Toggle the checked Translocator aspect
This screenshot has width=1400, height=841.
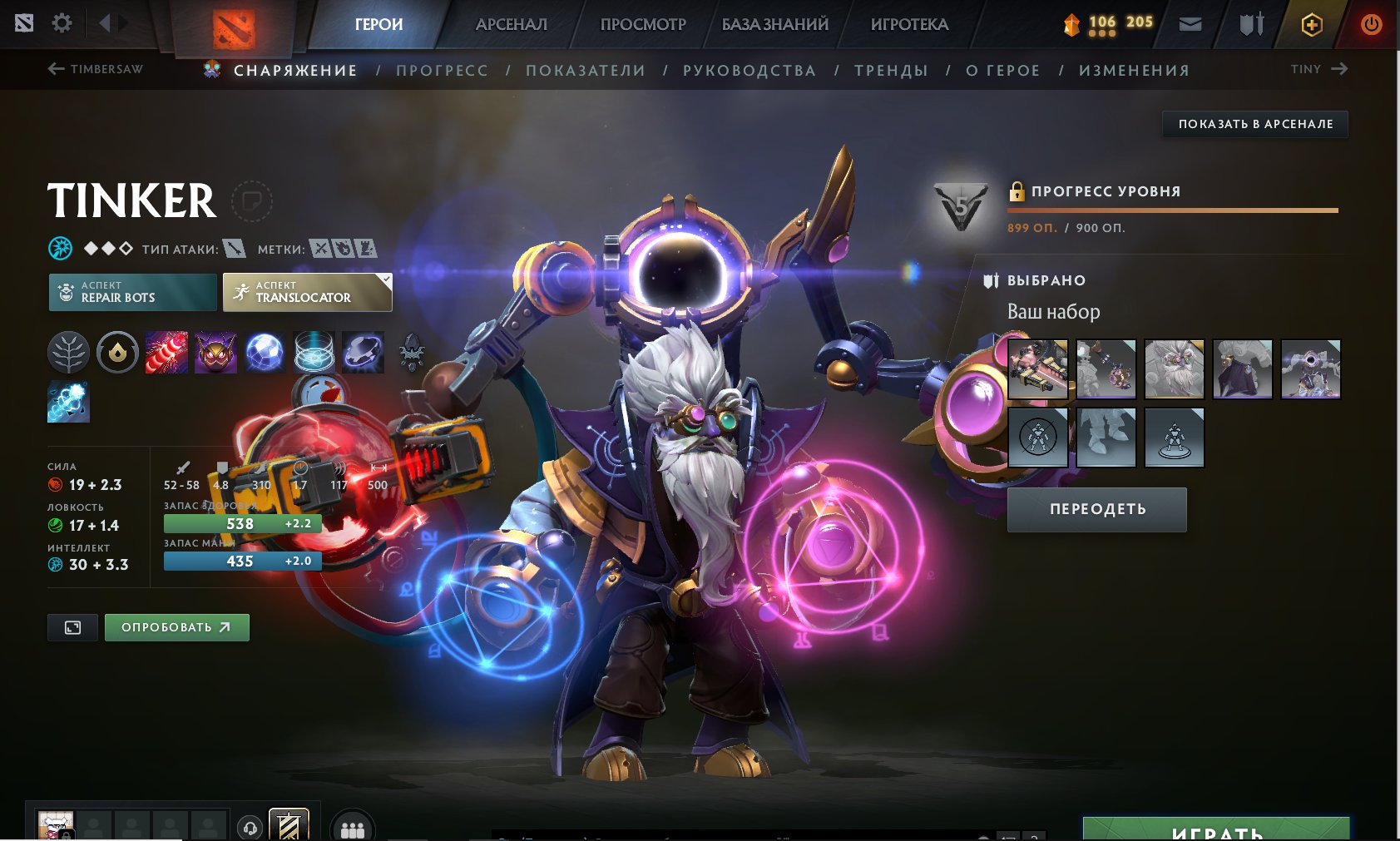coord(307,292)
